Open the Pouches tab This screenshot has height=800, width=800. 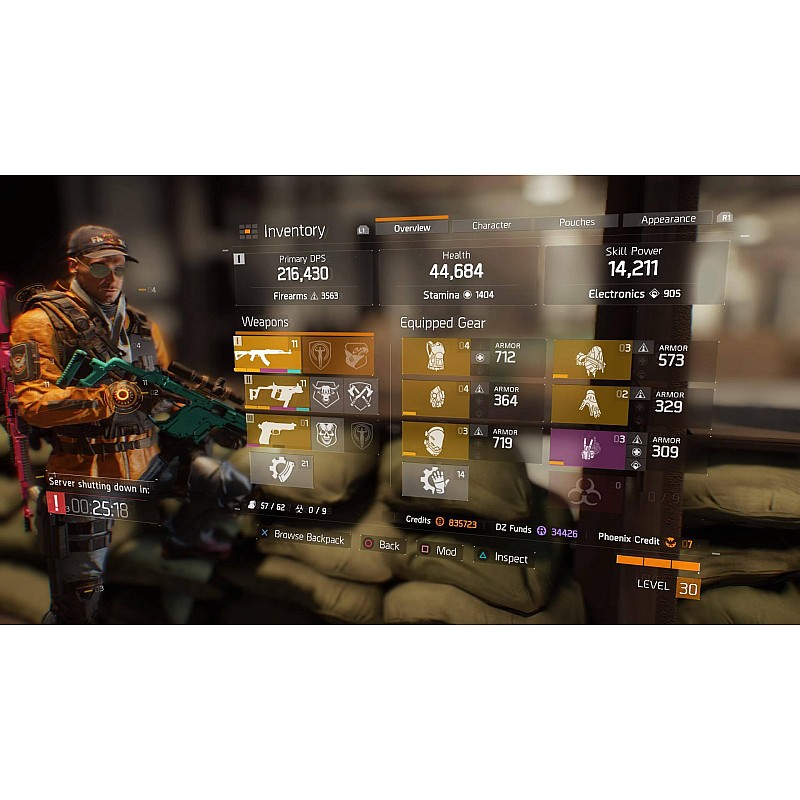(577, 222)
